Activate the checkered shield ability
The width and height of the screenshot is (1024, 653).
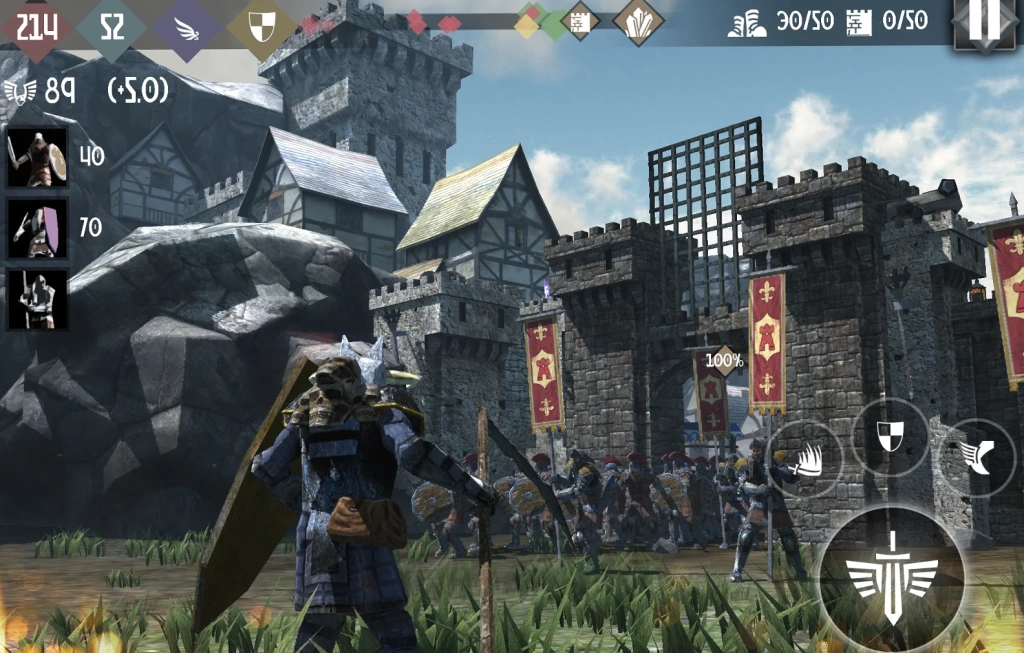pyautogui.click(x=890, y=436)
